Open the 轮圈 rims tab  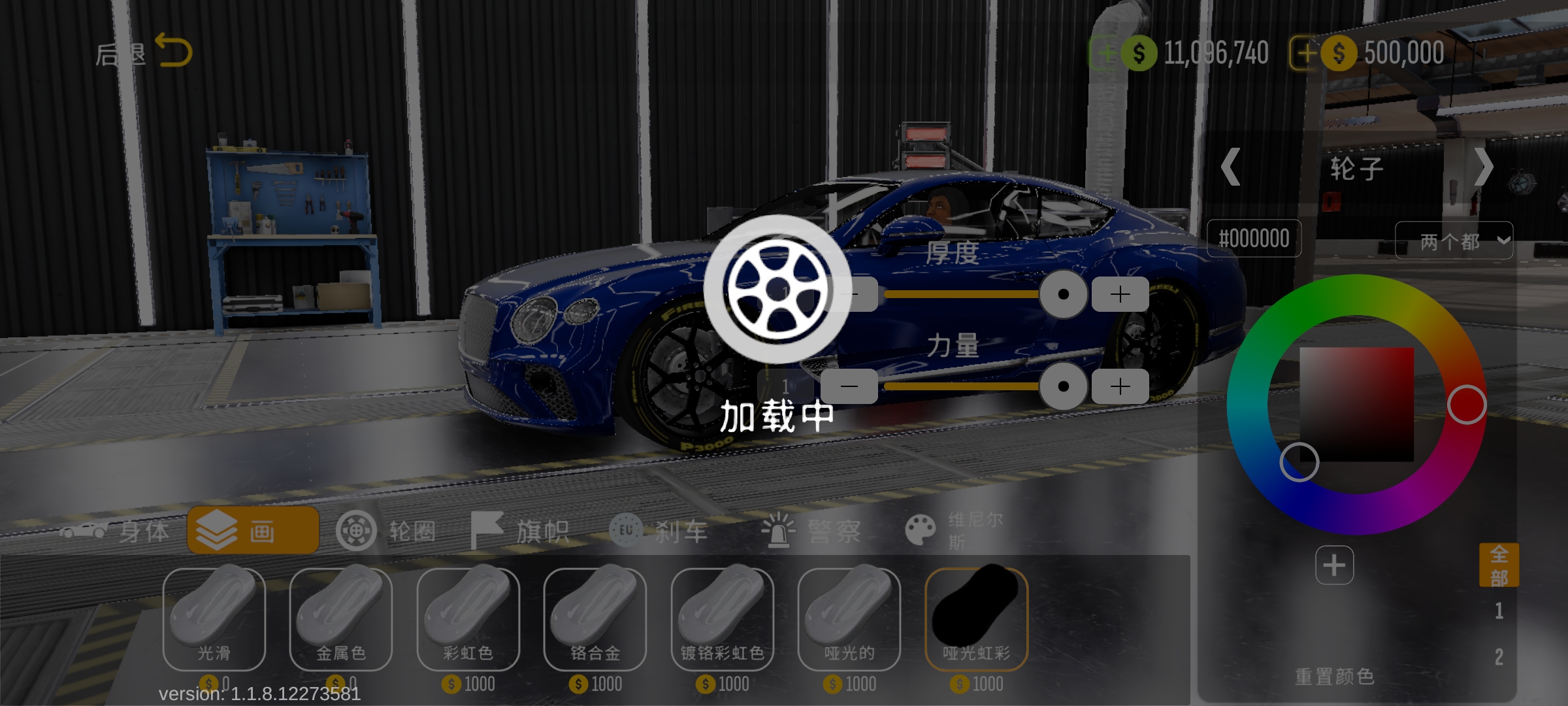pos(387,531)
